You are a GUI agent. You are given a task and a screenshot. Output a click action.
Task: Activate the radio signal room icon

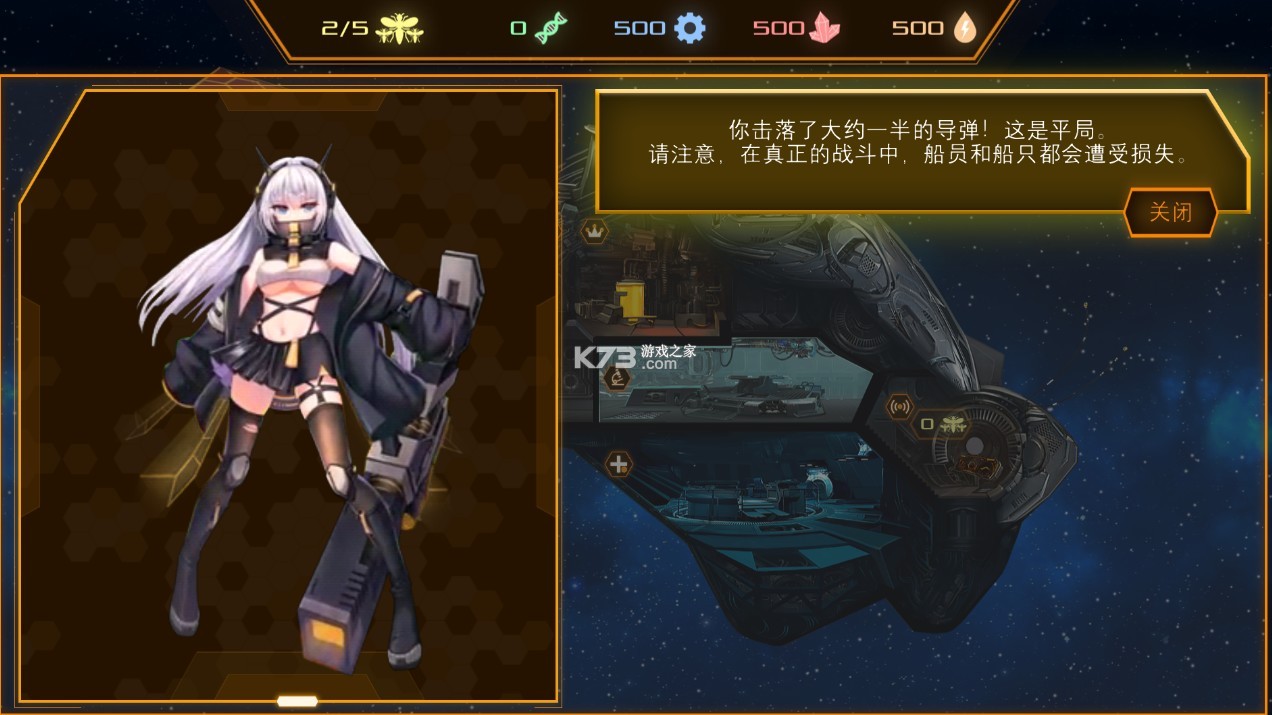899,407
